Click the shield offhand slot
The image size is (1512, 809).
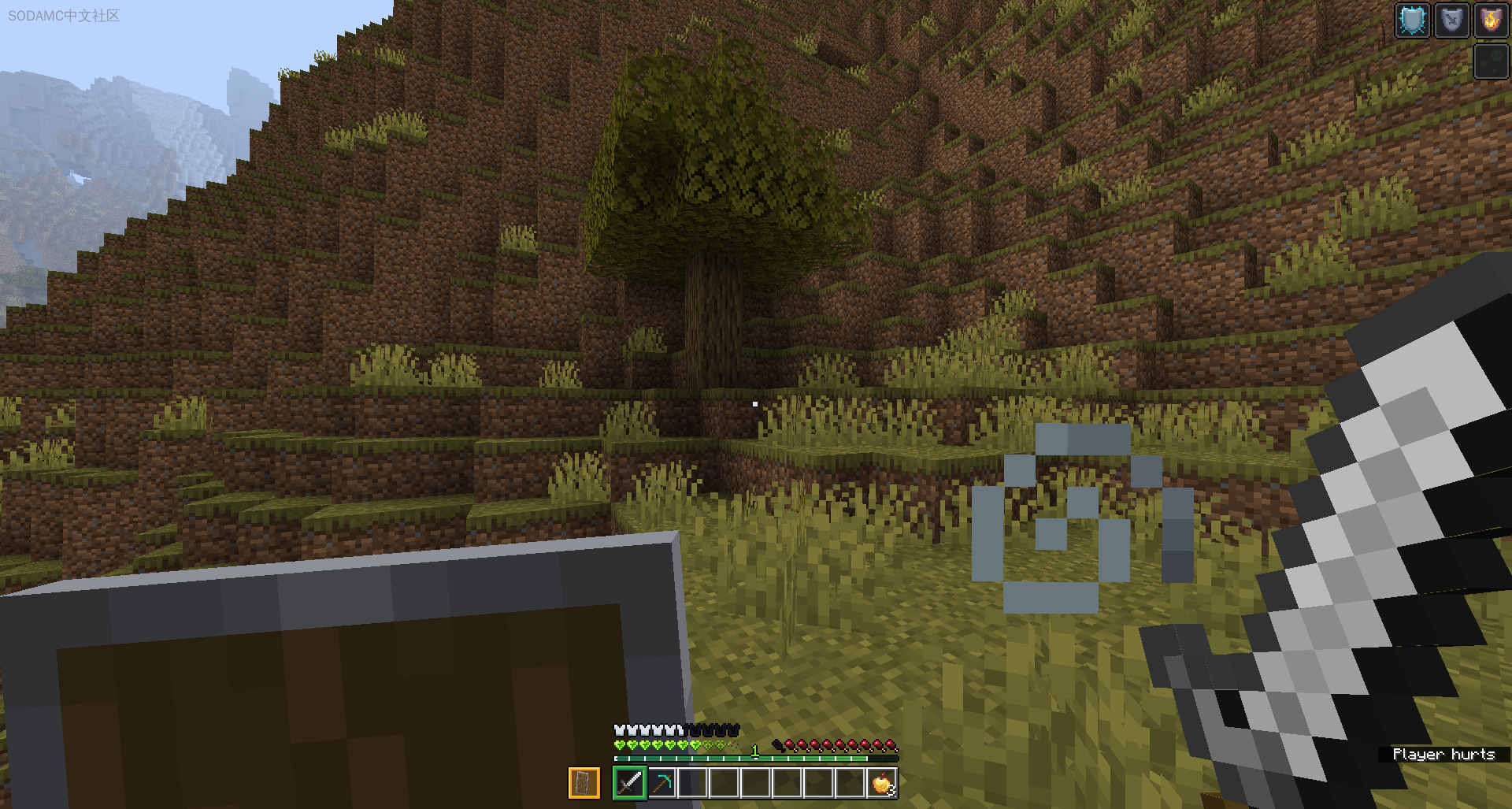(x=584, y=783)
